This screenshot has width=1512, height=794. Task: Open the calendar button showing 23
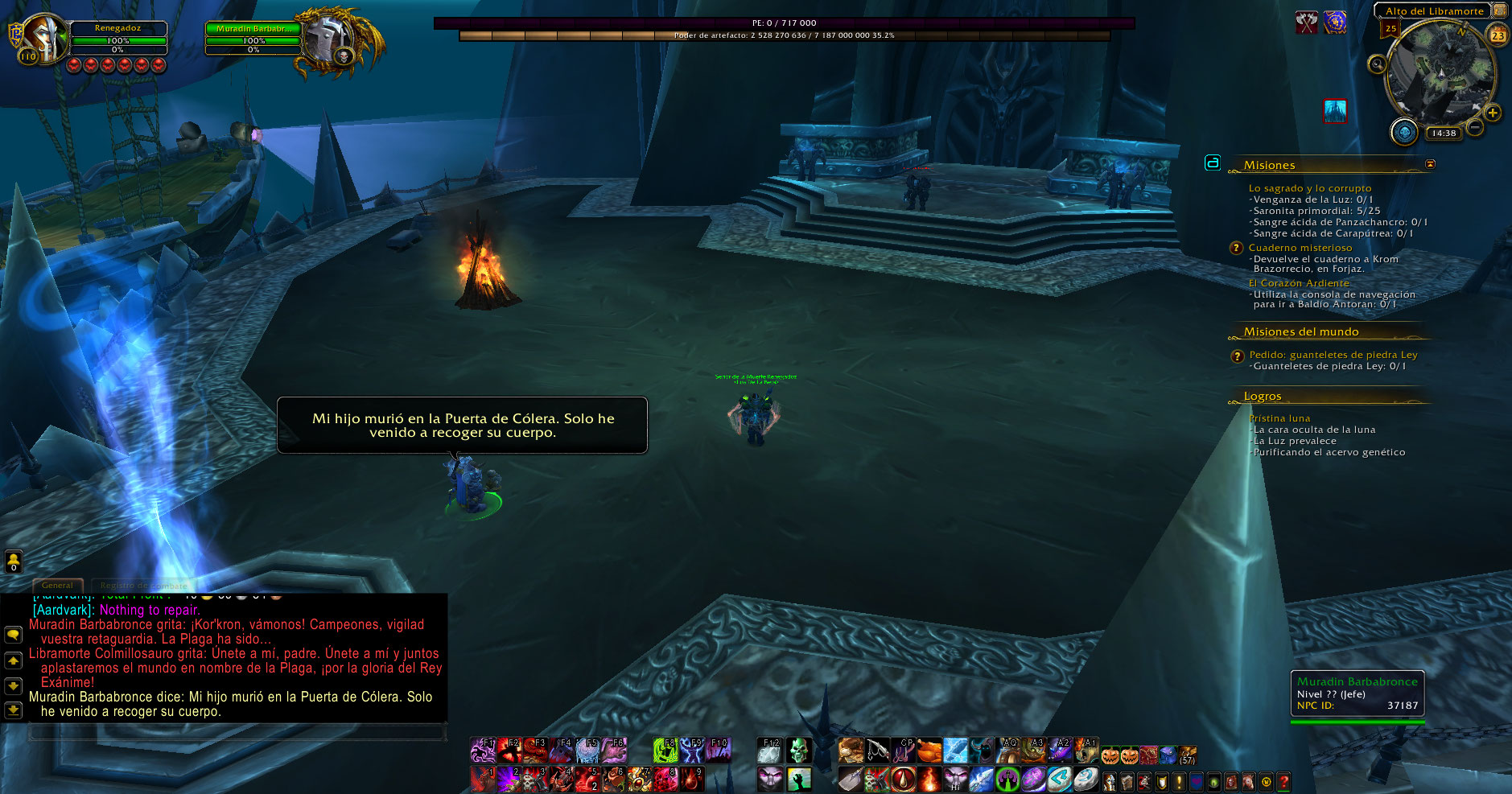(1498, 35)
